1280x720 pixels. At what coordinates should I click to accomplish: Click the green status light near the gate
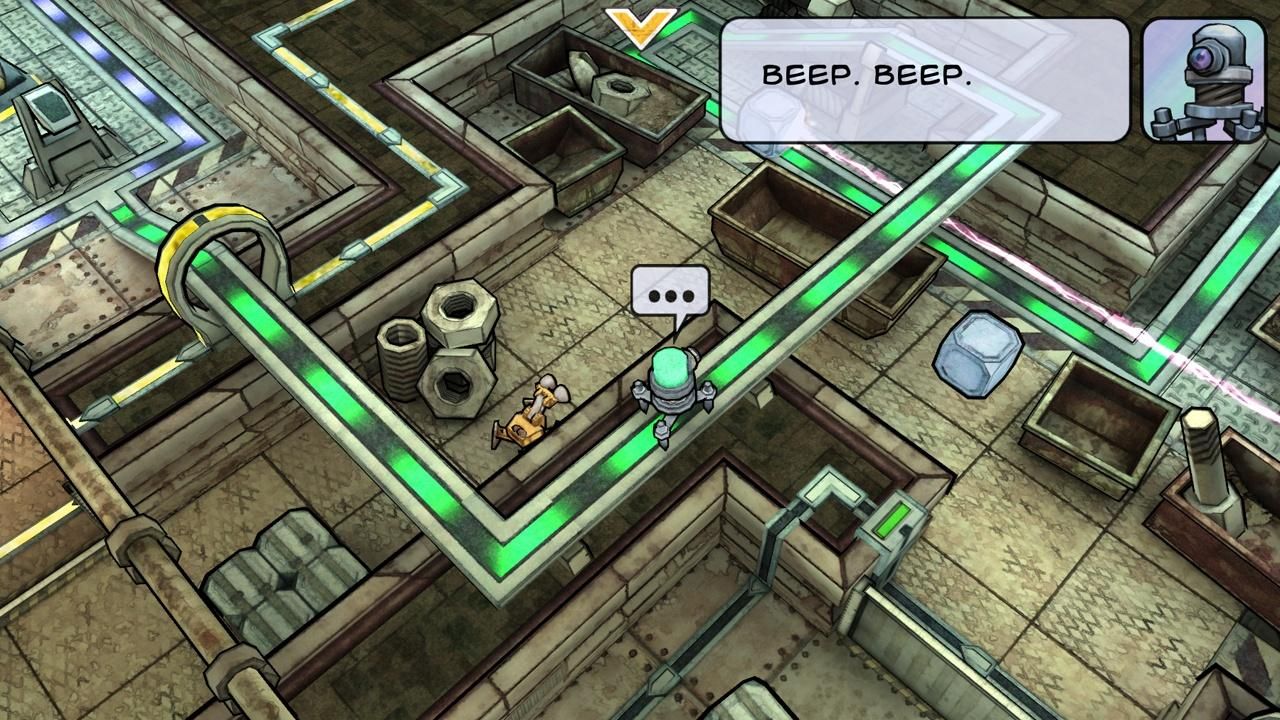[x=894, y=518]
